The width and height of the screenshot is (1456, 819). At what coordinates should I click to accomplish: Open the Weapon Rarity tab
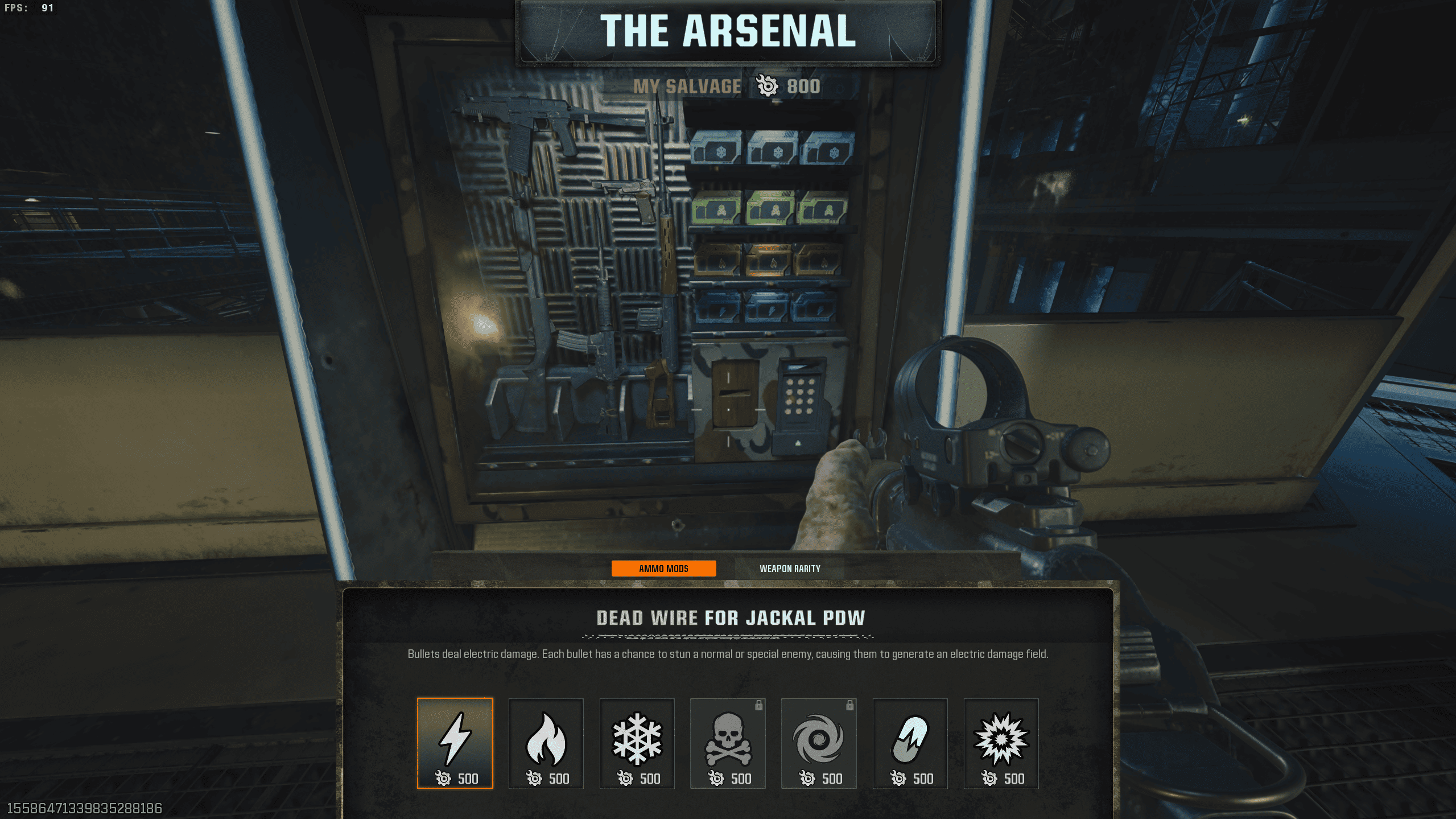pyautogui.click(x=790, y=569)
